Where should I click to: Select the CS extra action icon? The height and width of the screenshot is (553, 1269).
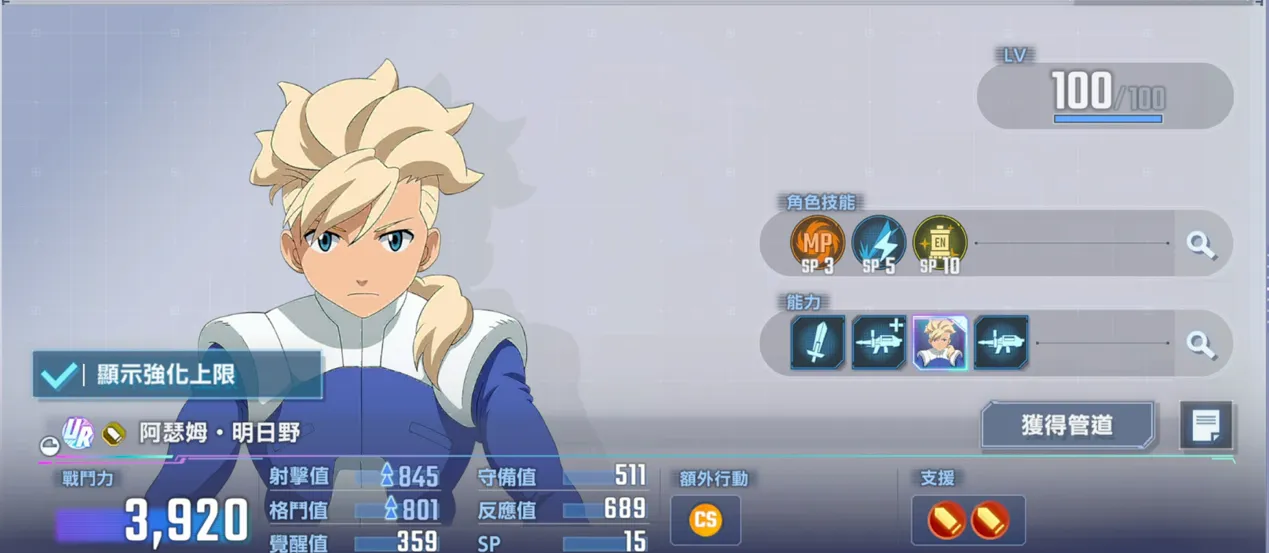click(705, 520)
